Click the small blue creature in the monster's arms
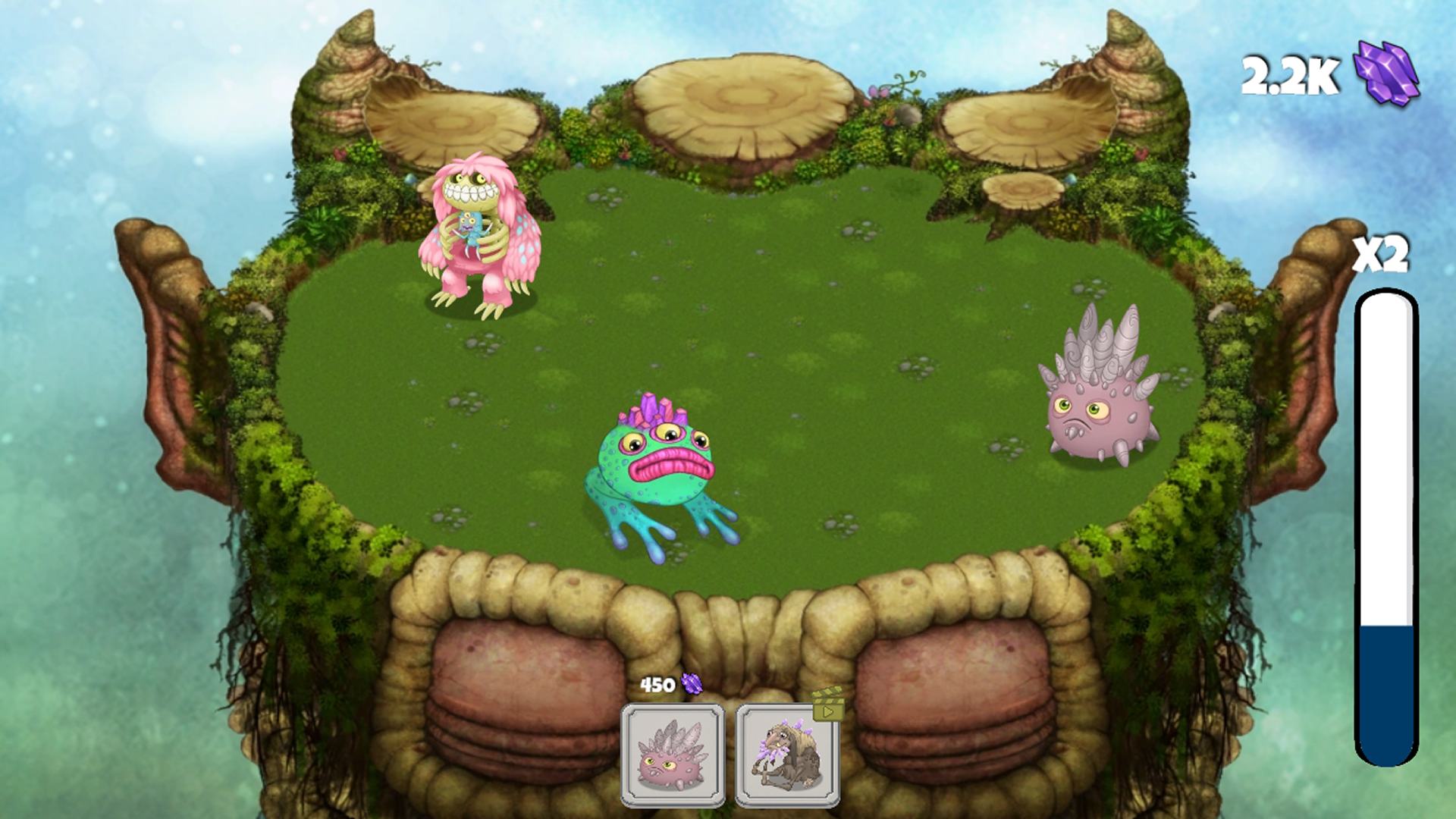Viewport: 1456px width, 819px height. (468, 227)
